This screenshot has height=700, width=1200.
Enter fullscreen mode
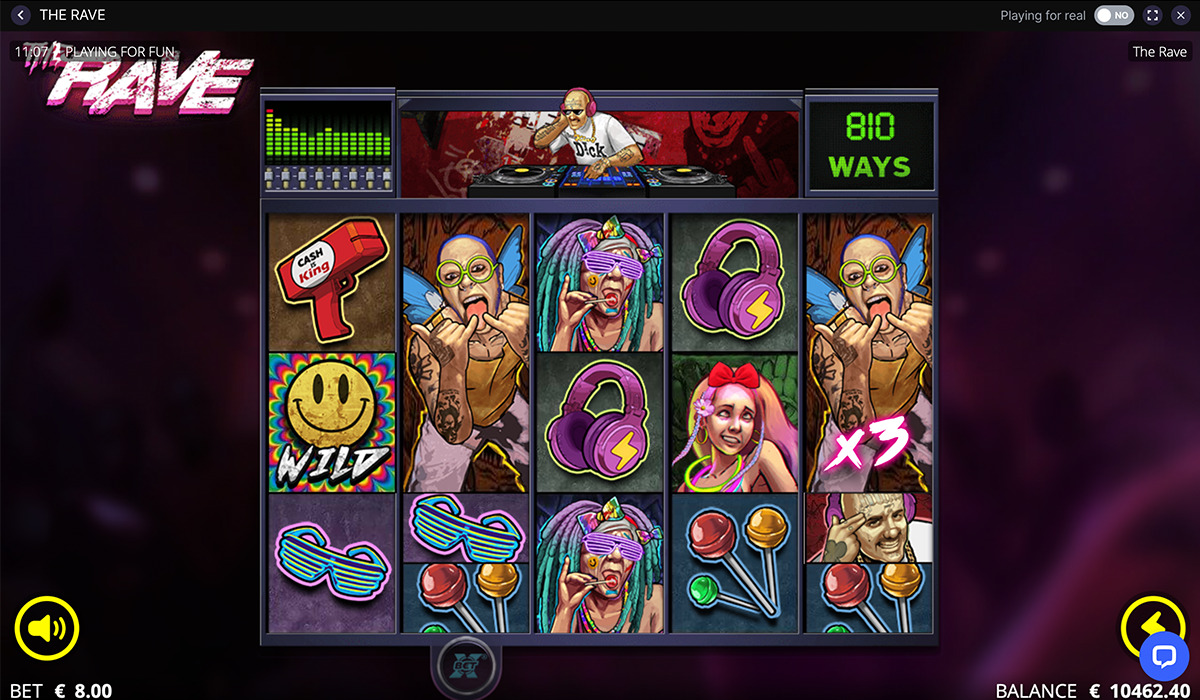(1153, 15)
